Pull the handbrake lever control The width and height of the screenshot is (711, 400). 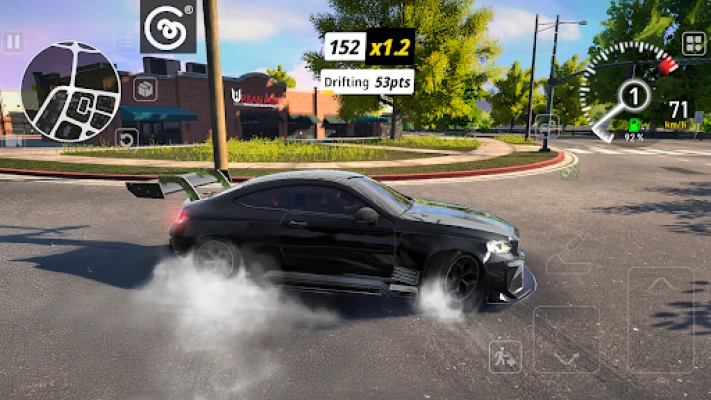pos(566,254)
